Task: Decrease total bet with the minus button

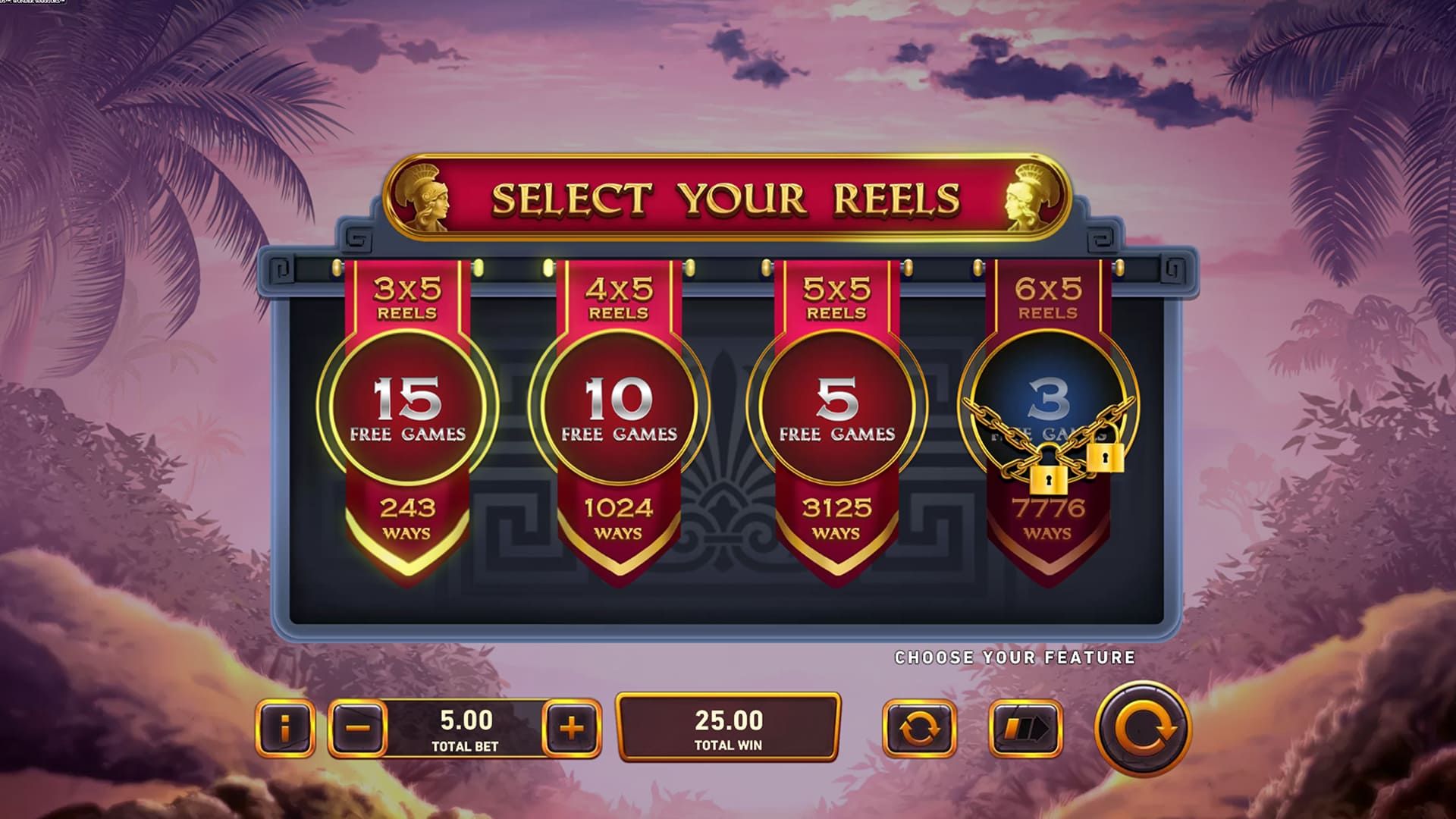Action: coord(358,729)
